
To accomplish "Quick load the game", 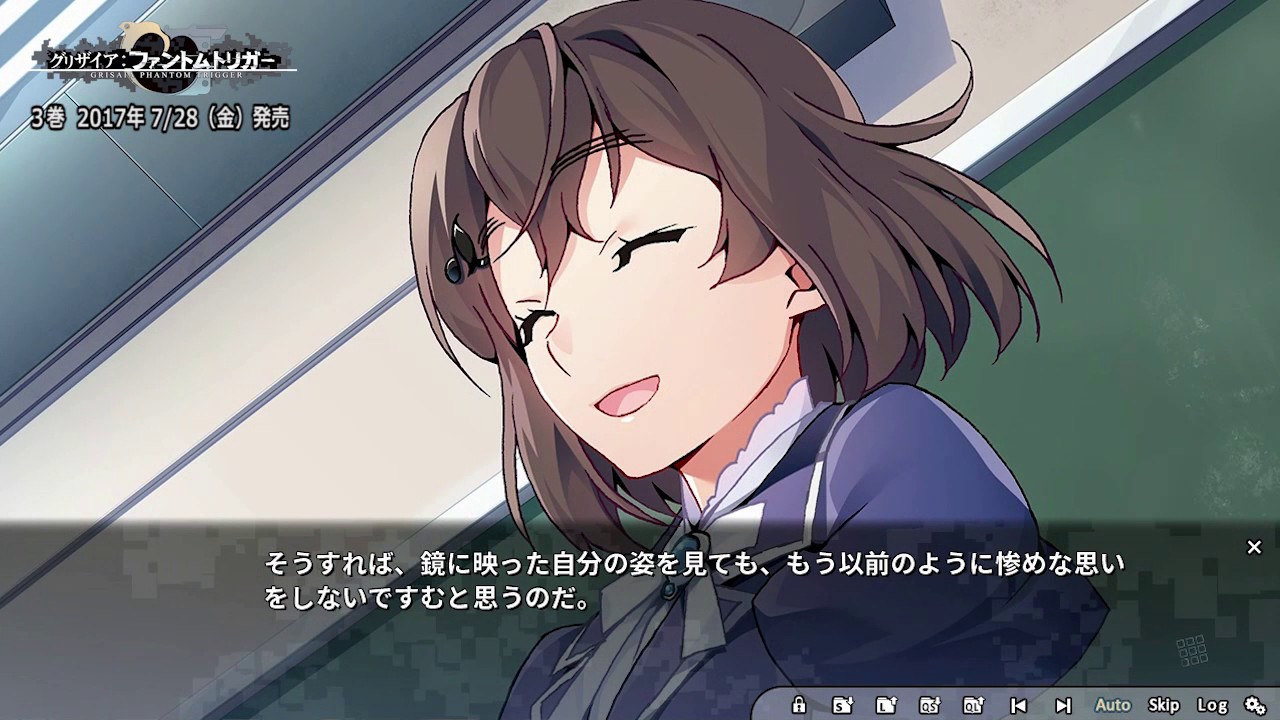I will pyautogui.click(x=973, y=705).
